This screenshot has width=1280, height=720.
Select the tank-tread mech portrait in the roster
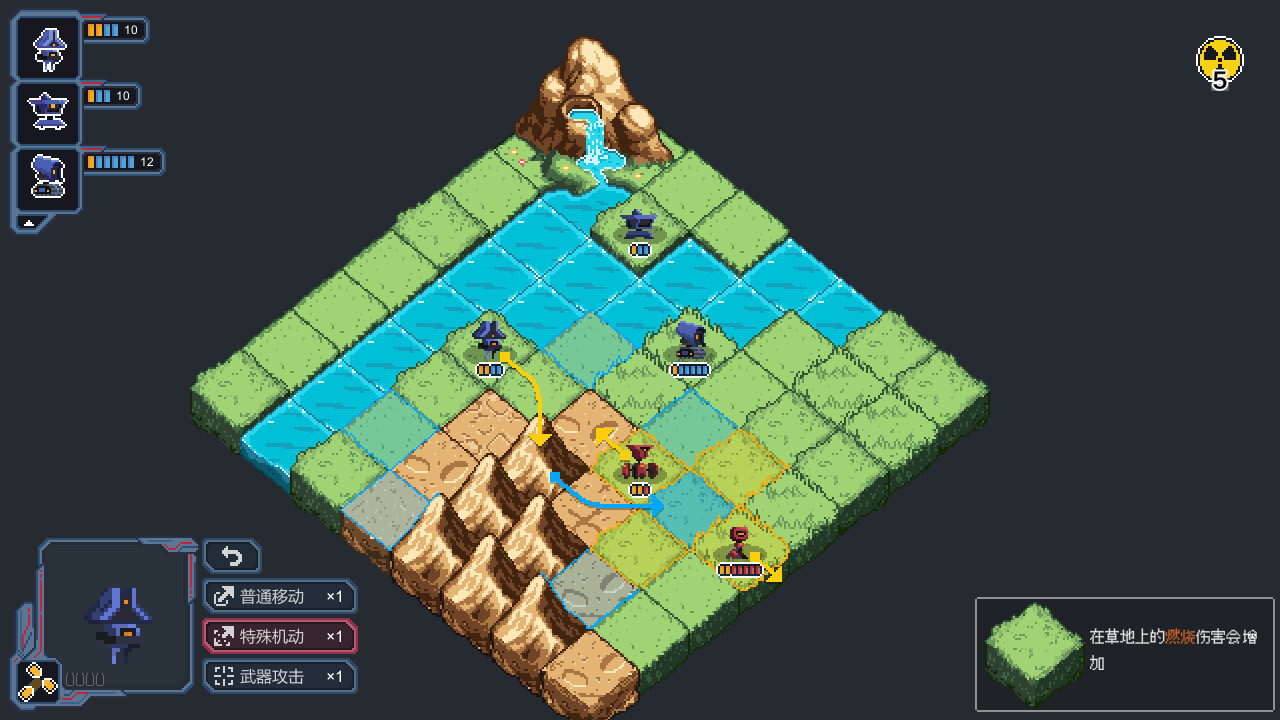coord(46,179)
